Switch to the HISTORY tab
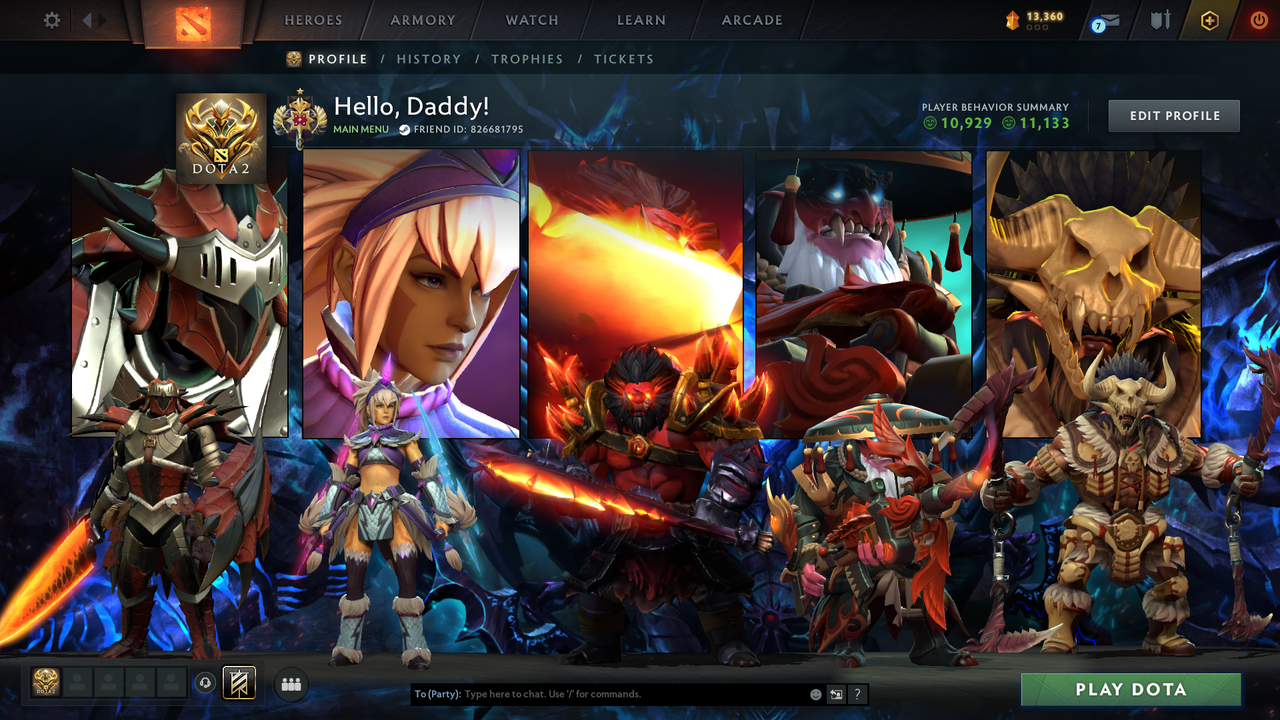The image size is (1280, 720). (429, 59)
